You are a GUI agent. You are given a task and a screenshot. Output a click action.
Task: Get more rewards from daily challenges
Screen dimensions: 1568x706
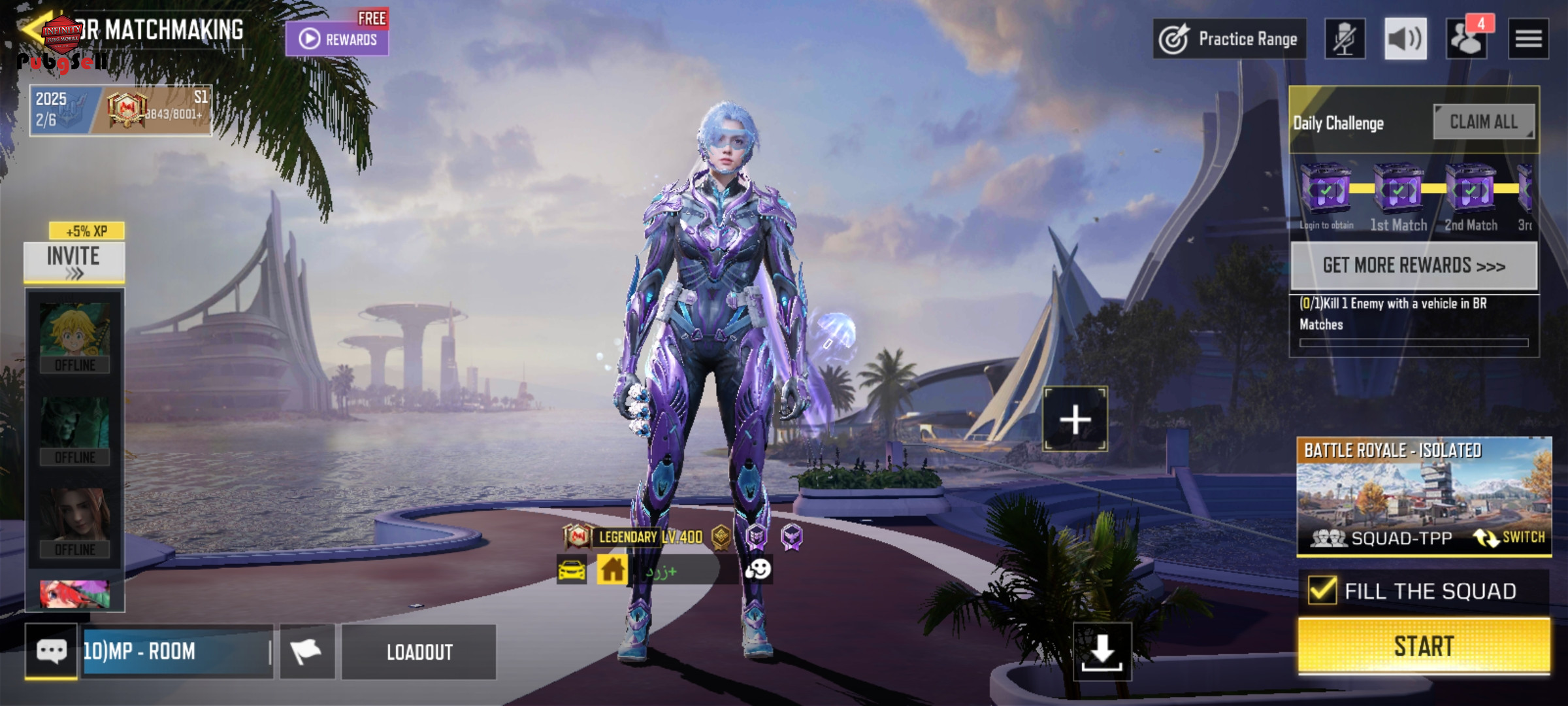coord(1413,265)
